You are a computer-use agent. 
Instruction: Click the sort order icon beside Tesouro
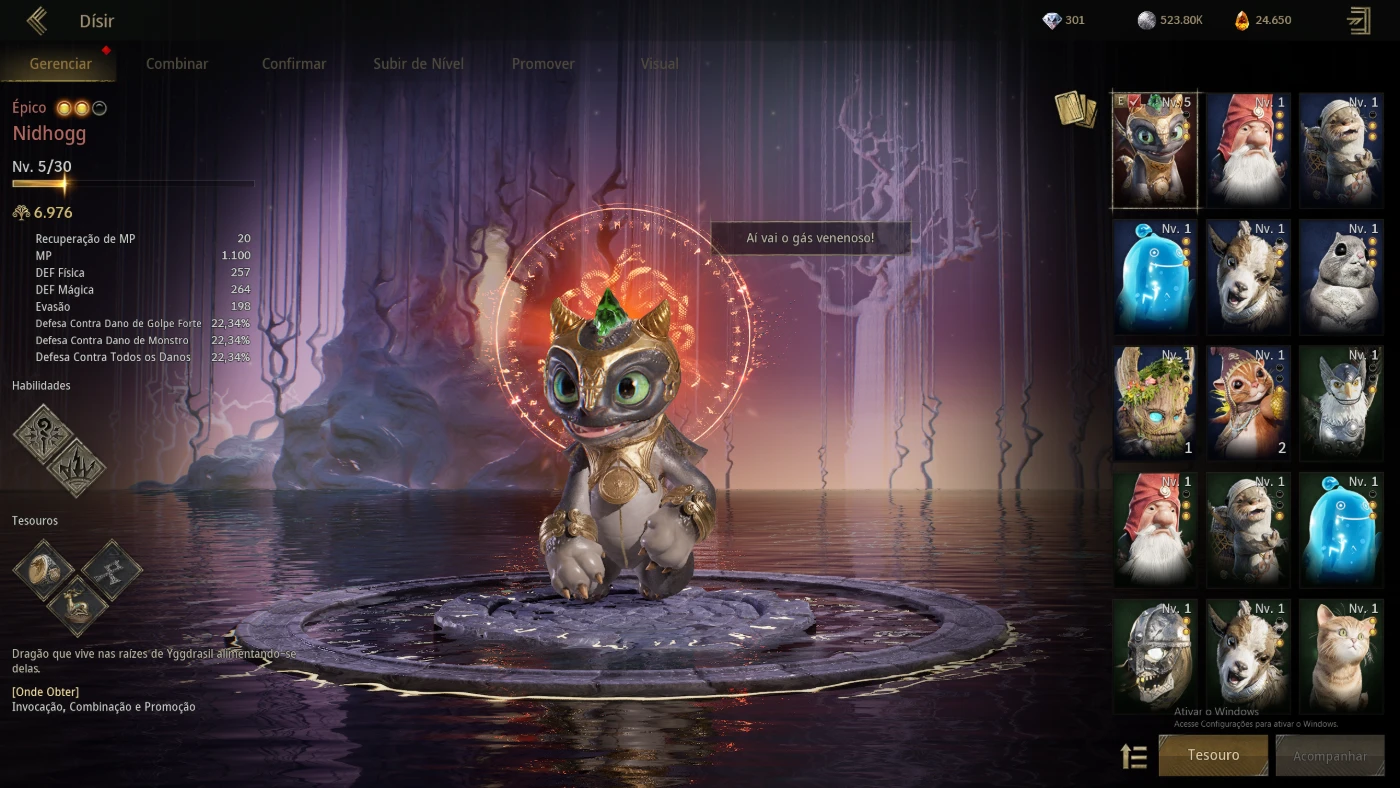coord(1134,756)
